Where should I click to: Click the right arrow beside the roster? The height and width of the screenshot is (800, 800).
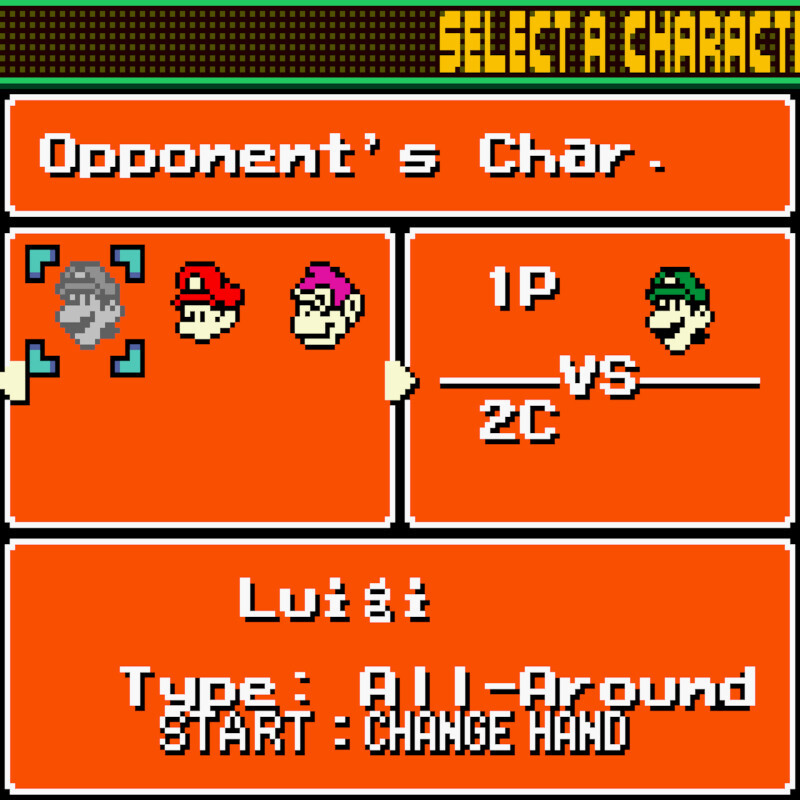tap(399, 381)
